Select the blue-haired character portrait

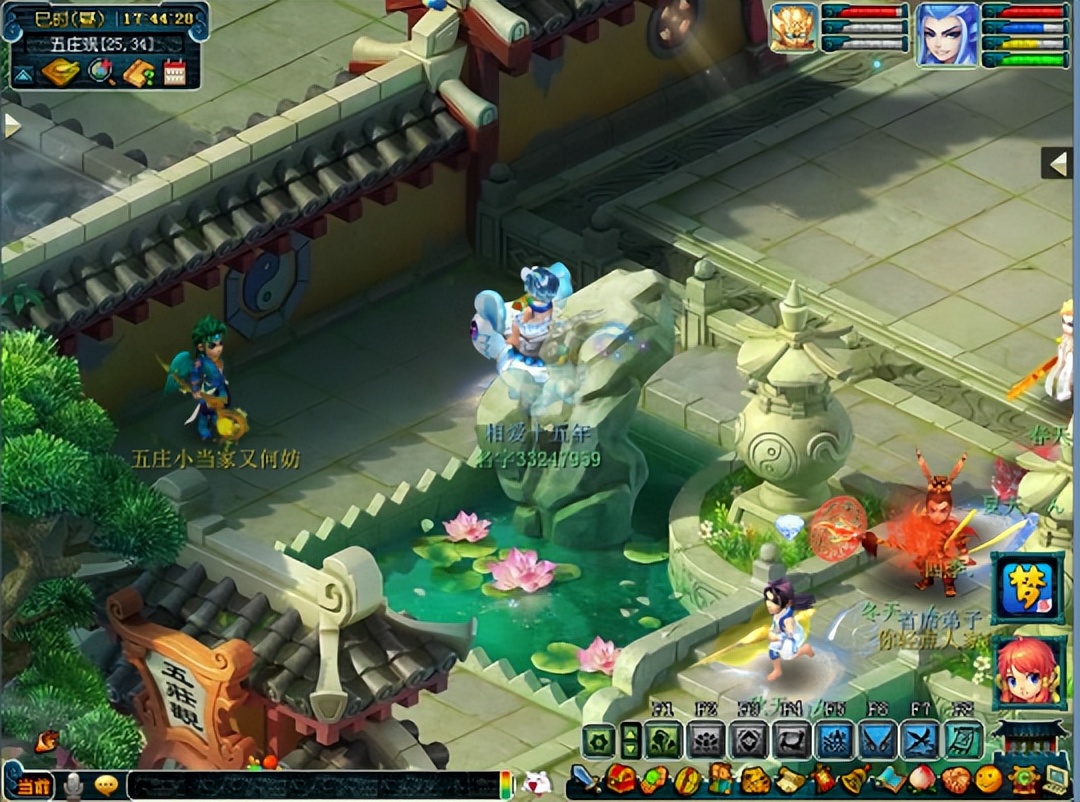pyautogui.click(x=946, y=35)
